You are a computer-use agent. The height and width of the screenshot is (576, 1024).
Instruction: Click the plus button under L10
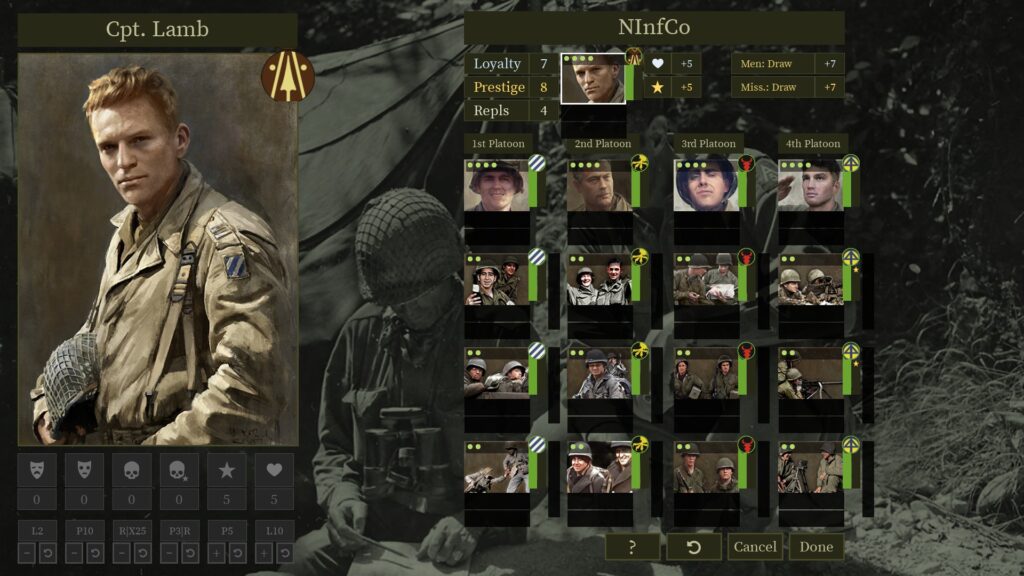tap(265, 553)
